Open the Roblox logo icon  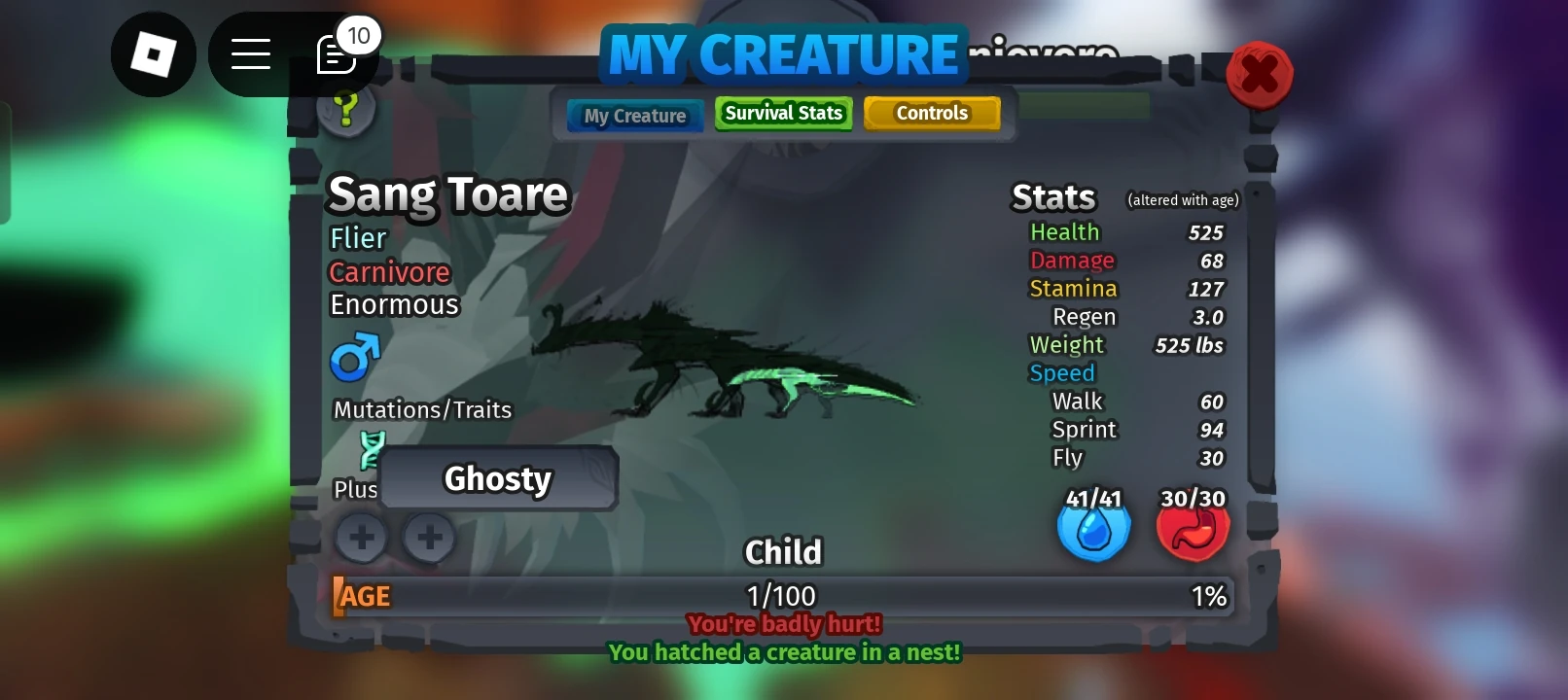tap(154, 53)
